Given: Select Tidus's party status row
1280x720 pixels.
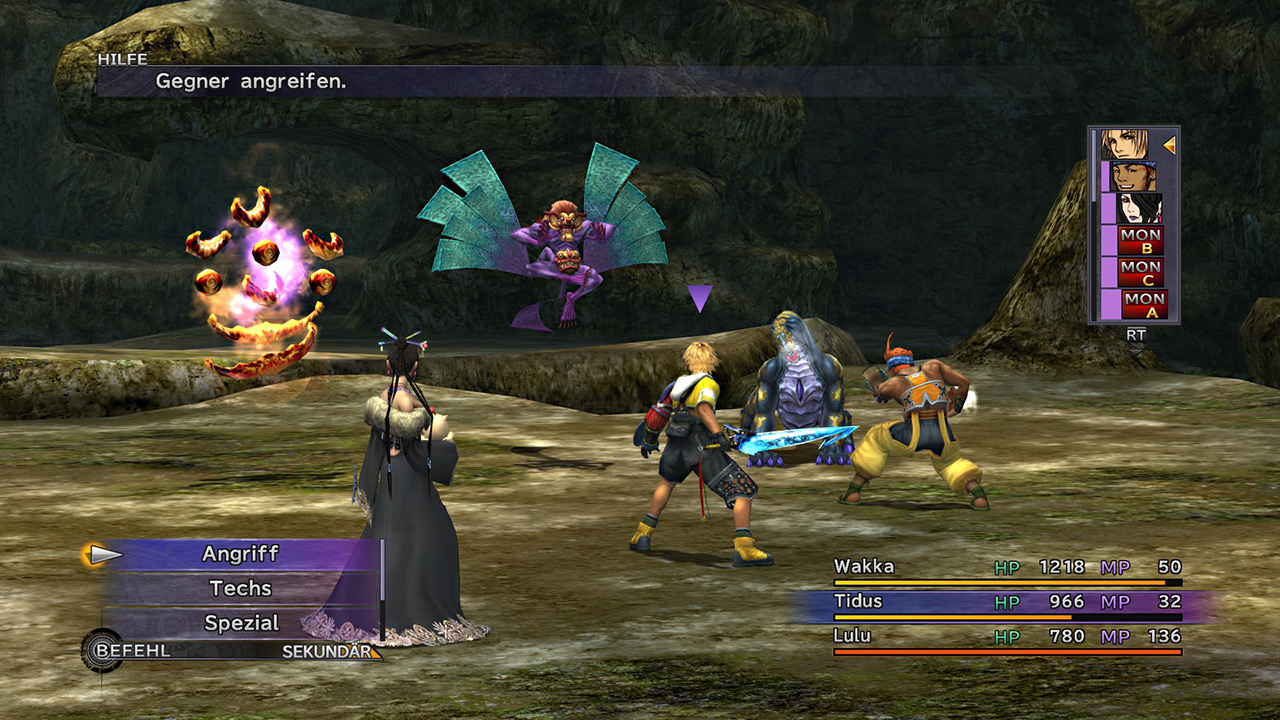Looking at the screenshot, I should pos(1005,602).
